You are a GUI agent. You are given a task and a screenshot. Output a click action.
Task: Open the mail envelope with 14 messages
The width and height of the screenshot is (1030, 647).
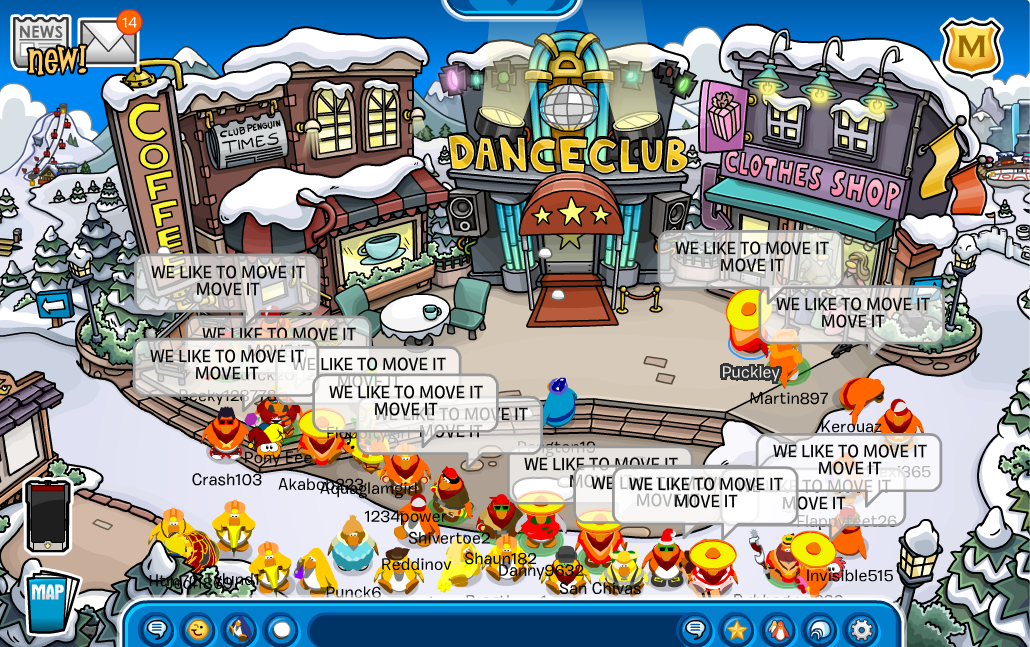(x=107, y=42)
